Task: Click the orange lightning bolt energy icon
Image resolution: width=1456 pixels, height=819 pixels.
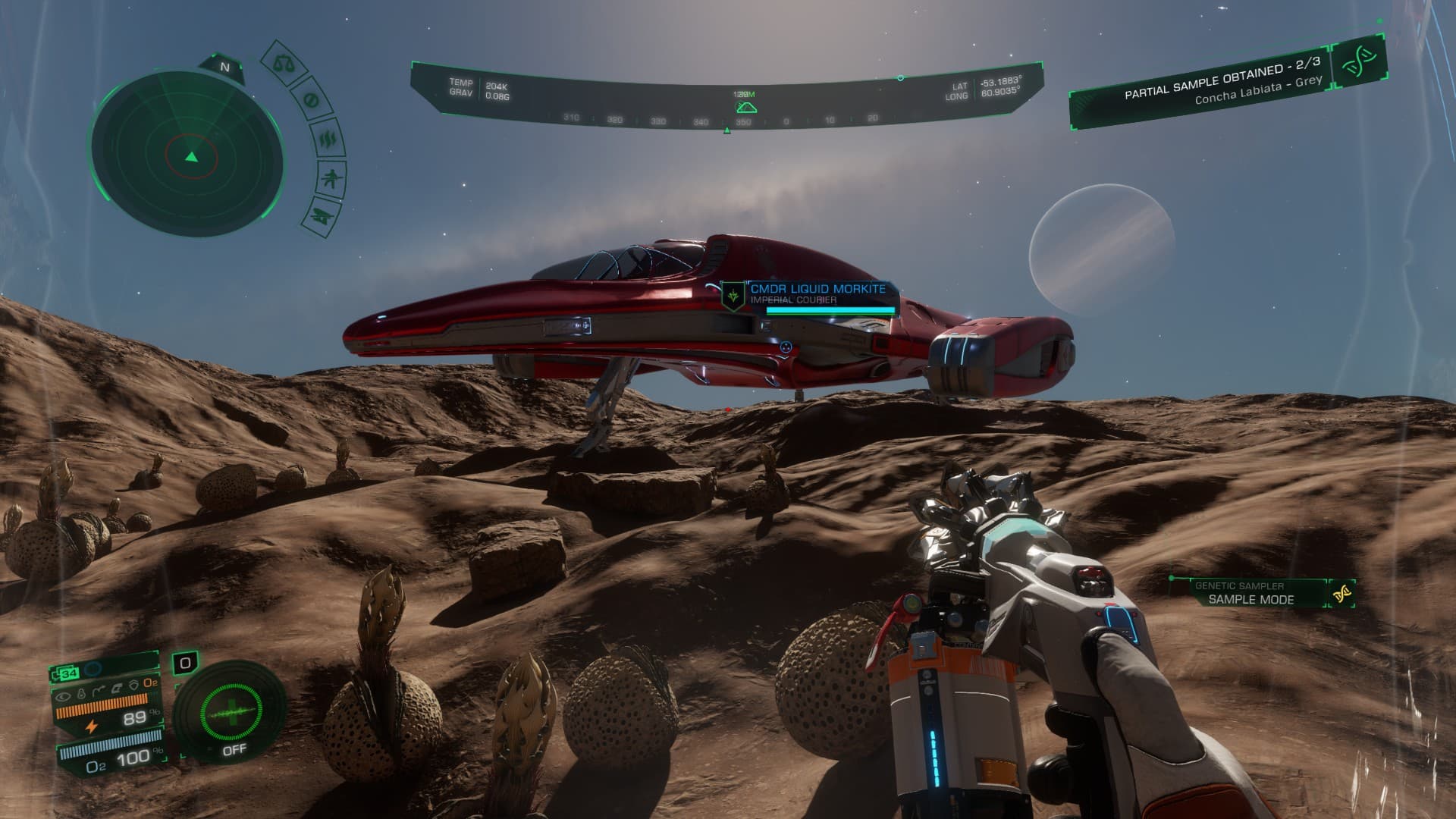Action: (92, 726)
